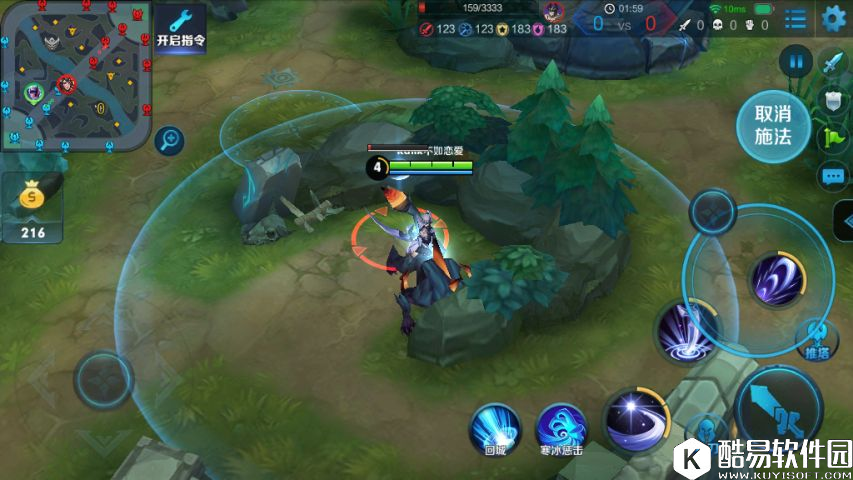The image size is (853, 480).
Task: Cast the 寒冰惩击 summoner spell
Action: tap(561, 428)
